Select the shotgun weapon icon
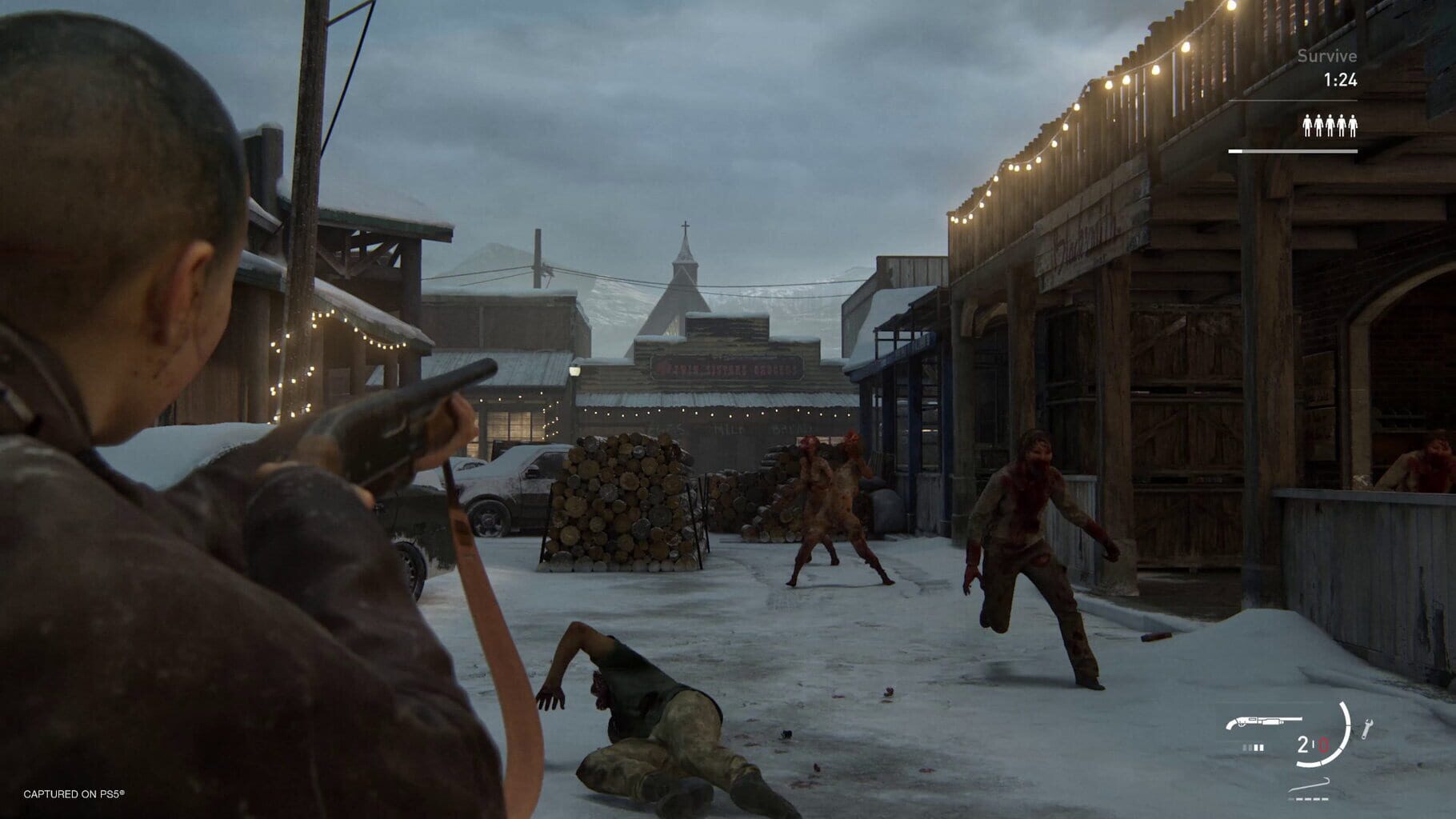This screenshot has width=1456, height=819. 1267,721
